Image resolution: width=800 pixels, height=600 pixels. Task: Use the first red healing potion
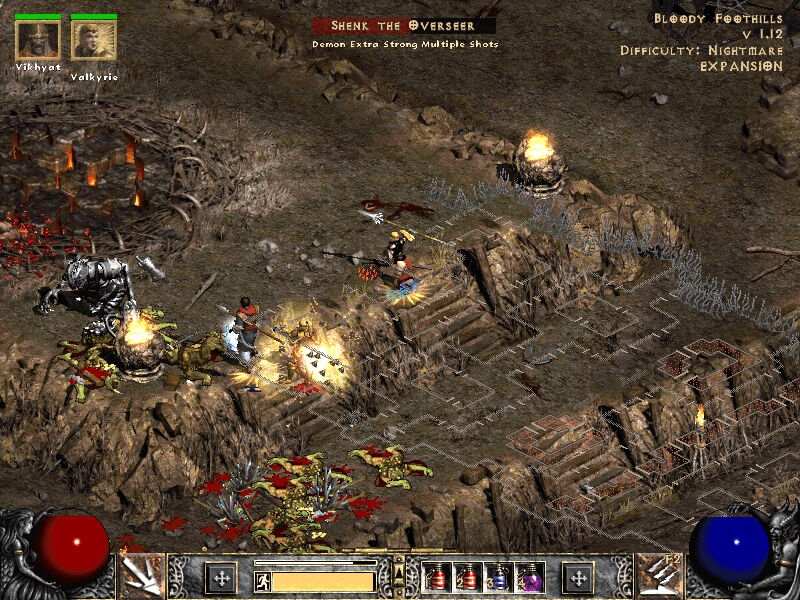pos(436,578)
